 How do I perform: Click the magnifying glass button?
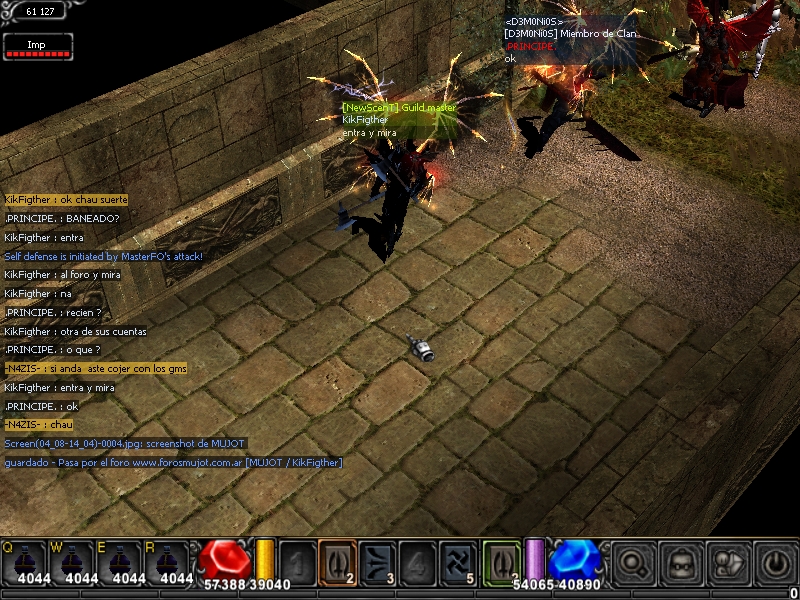[x=632, y=562]
